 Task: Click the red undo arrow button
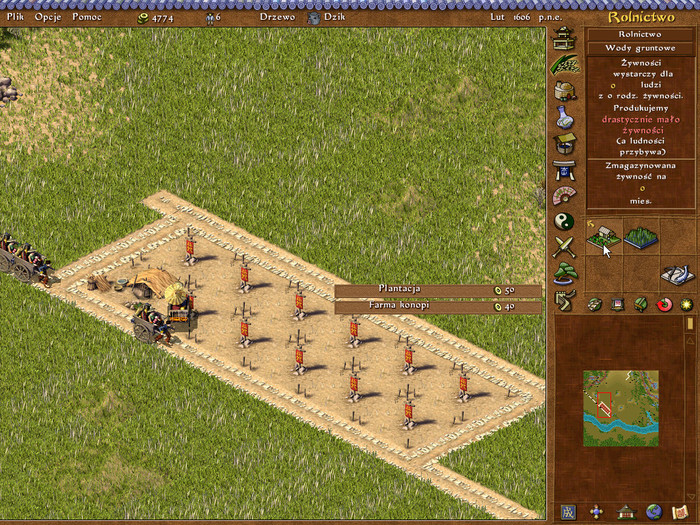coord(664,304)
